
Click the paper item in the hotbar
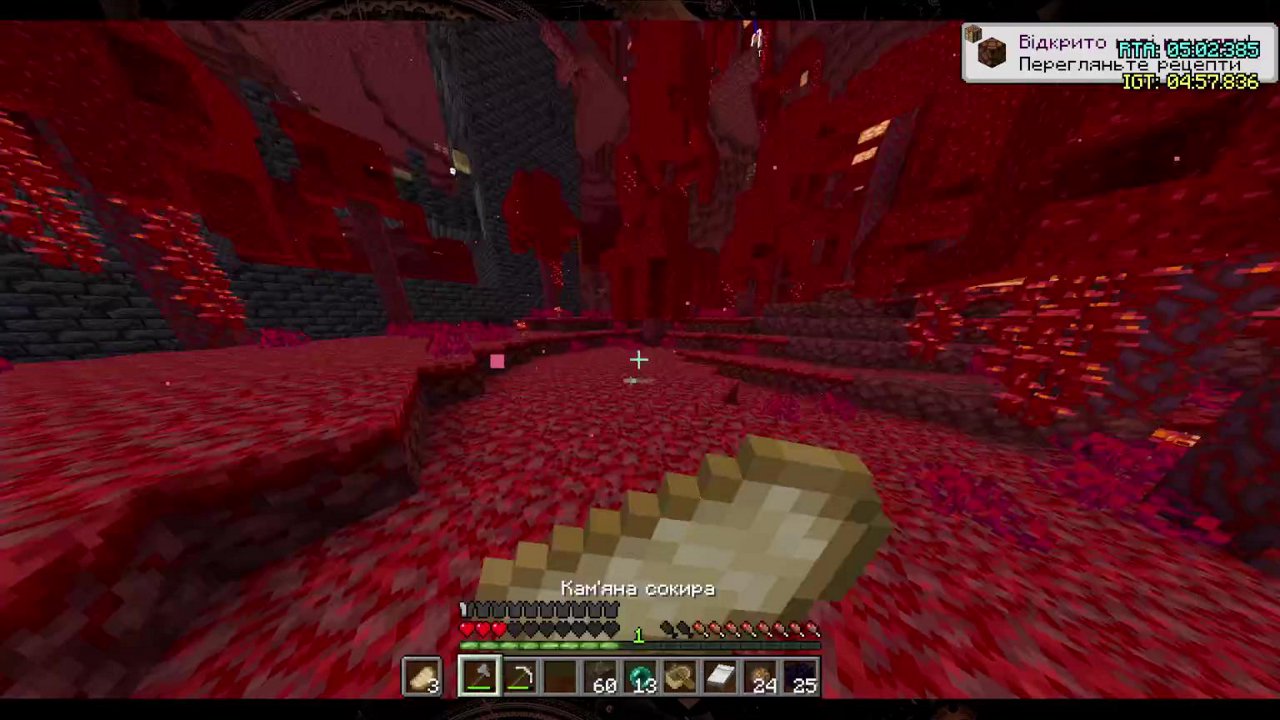(719, 678)
